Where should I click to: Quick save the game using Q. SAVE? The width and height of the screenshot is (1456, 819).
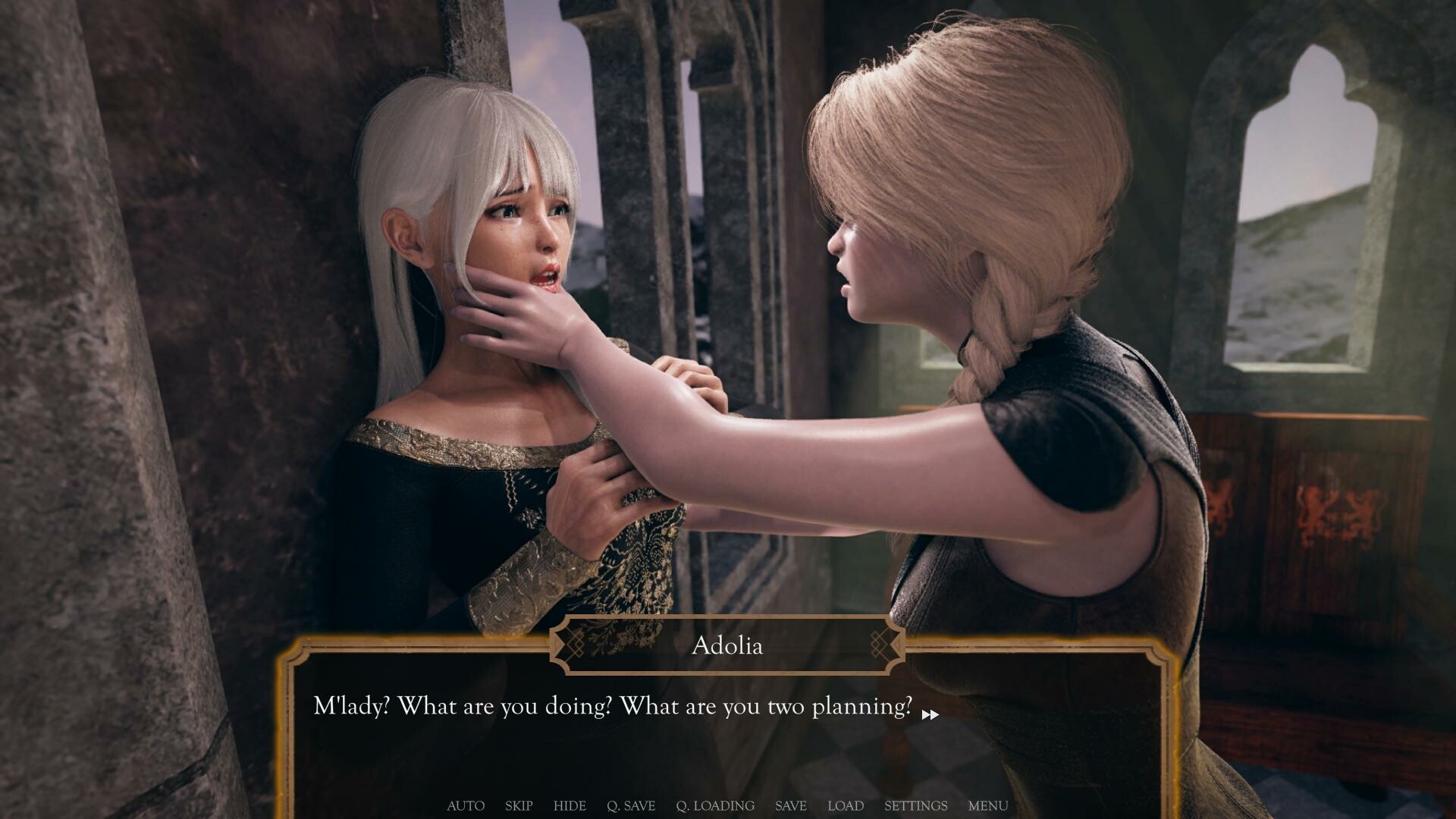point(632,806)
